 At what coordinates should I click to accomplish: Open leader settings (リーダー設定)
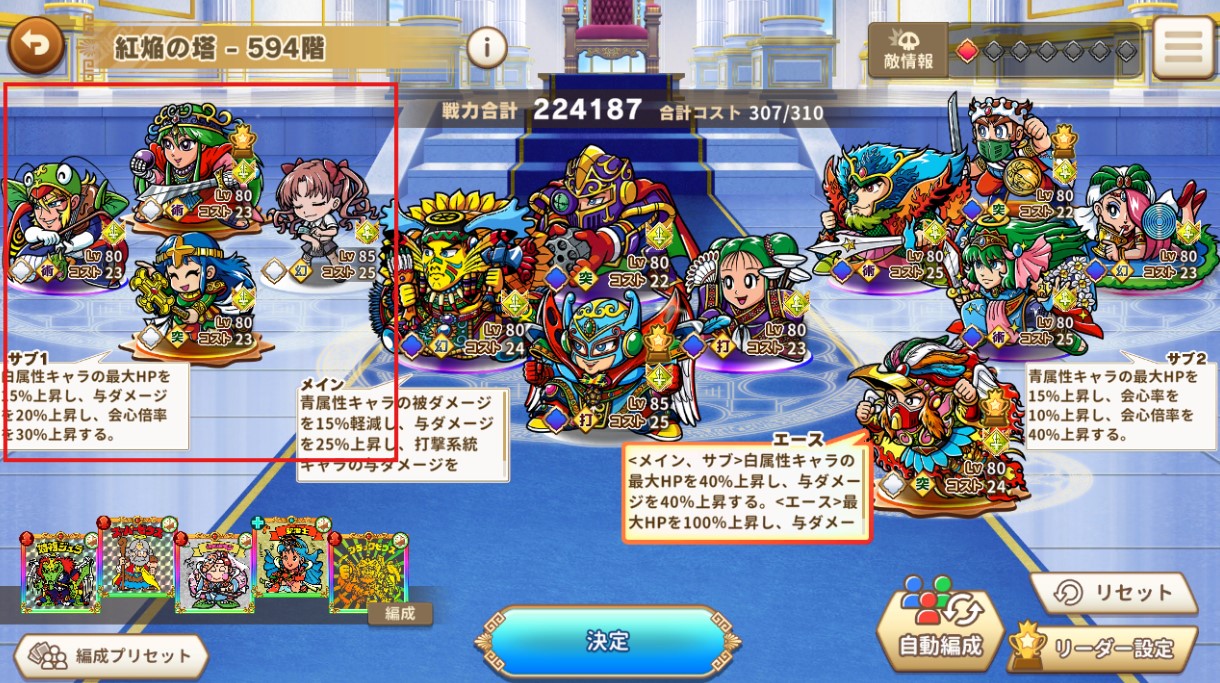coord(1102,648)
